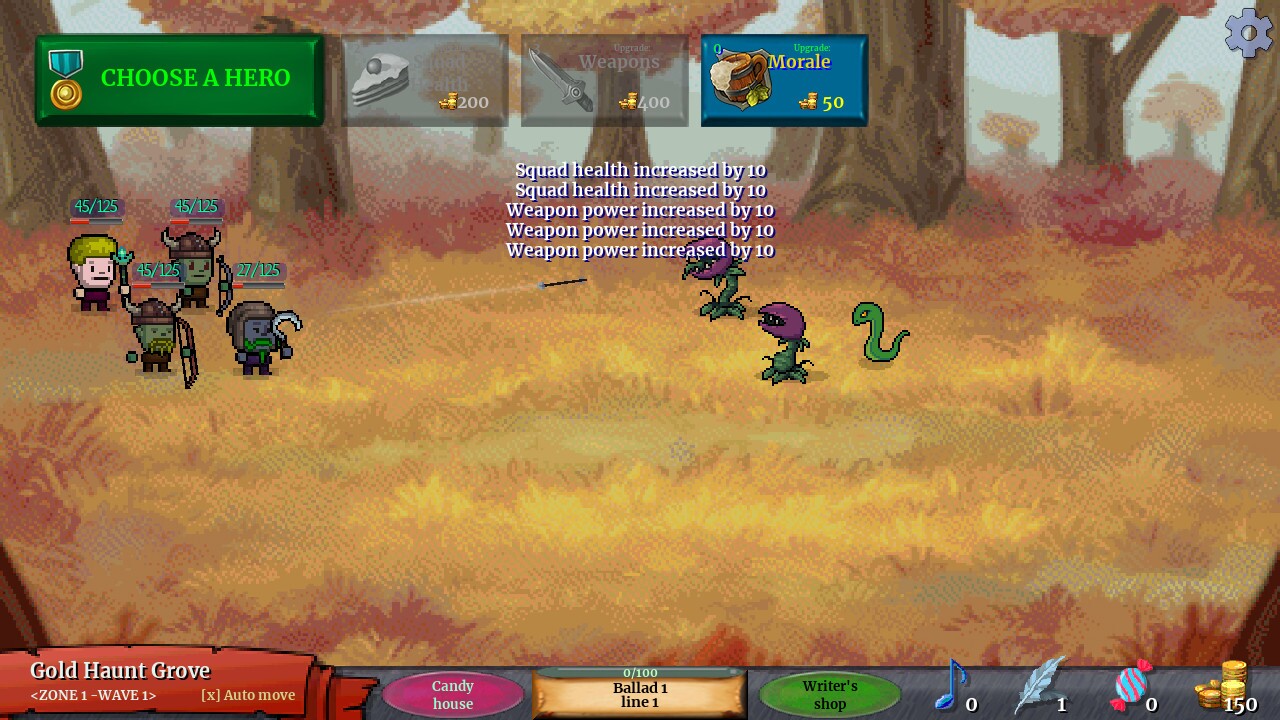Open the Writer's shop
The image size is (1280, 720).
[x=829, y=694]
